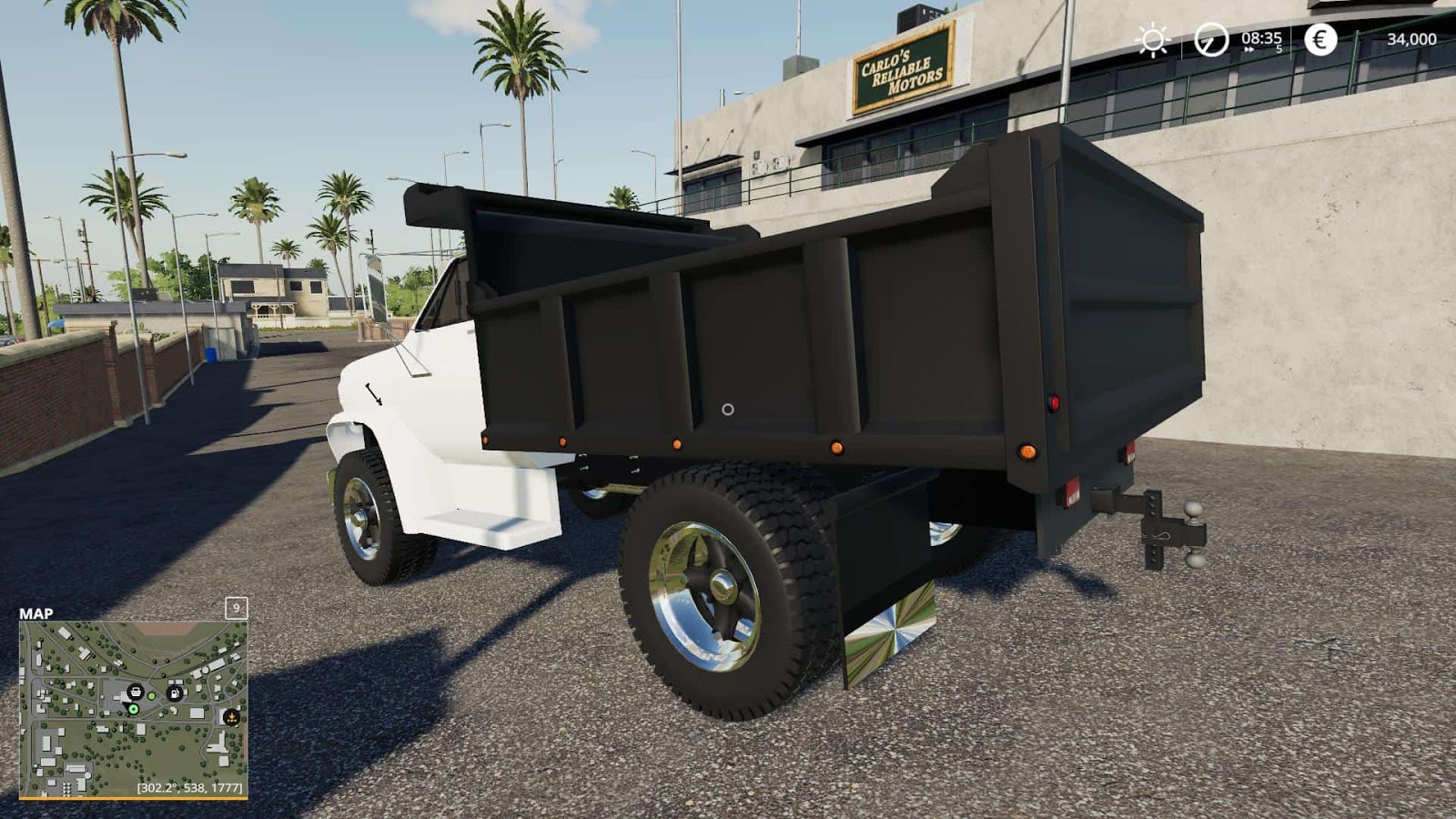
Task: Click the speed multiplier showing 5
Action: click(x=1279, y=49)
